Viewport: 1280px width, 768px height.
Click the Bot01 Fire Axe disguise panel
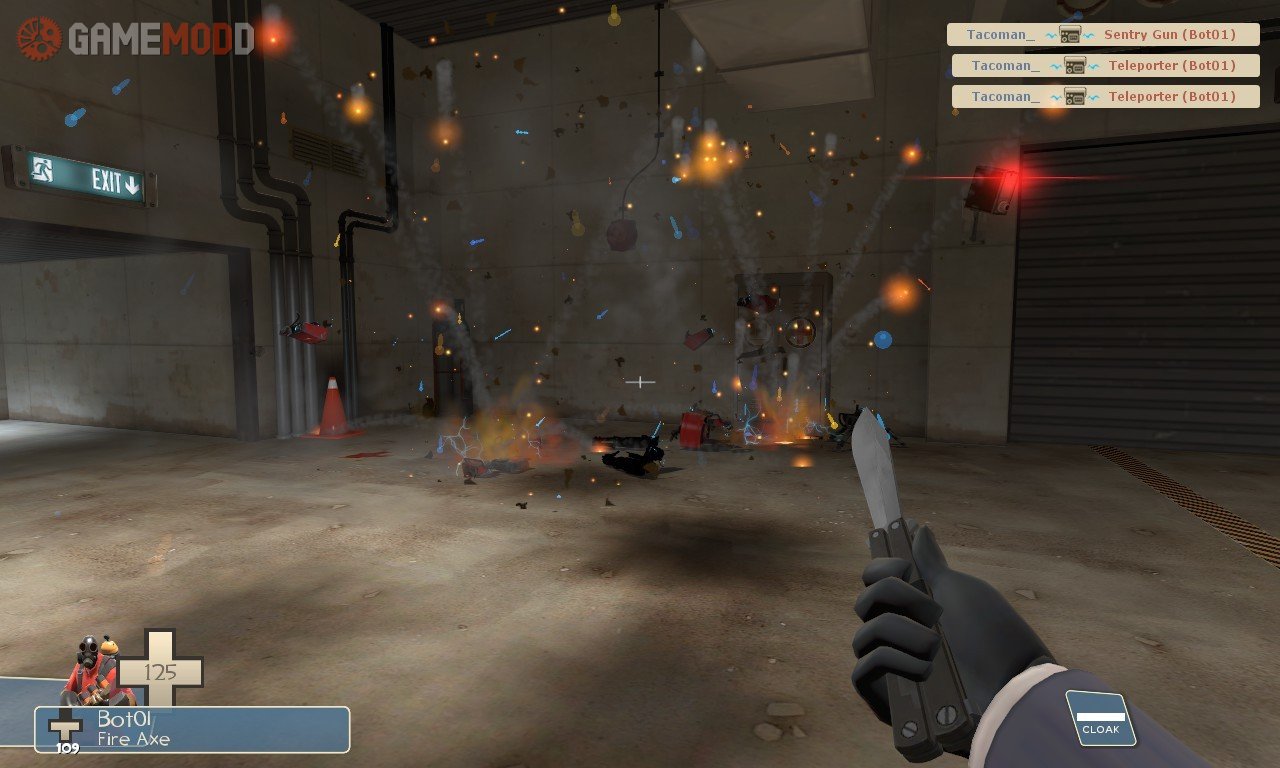192,729
